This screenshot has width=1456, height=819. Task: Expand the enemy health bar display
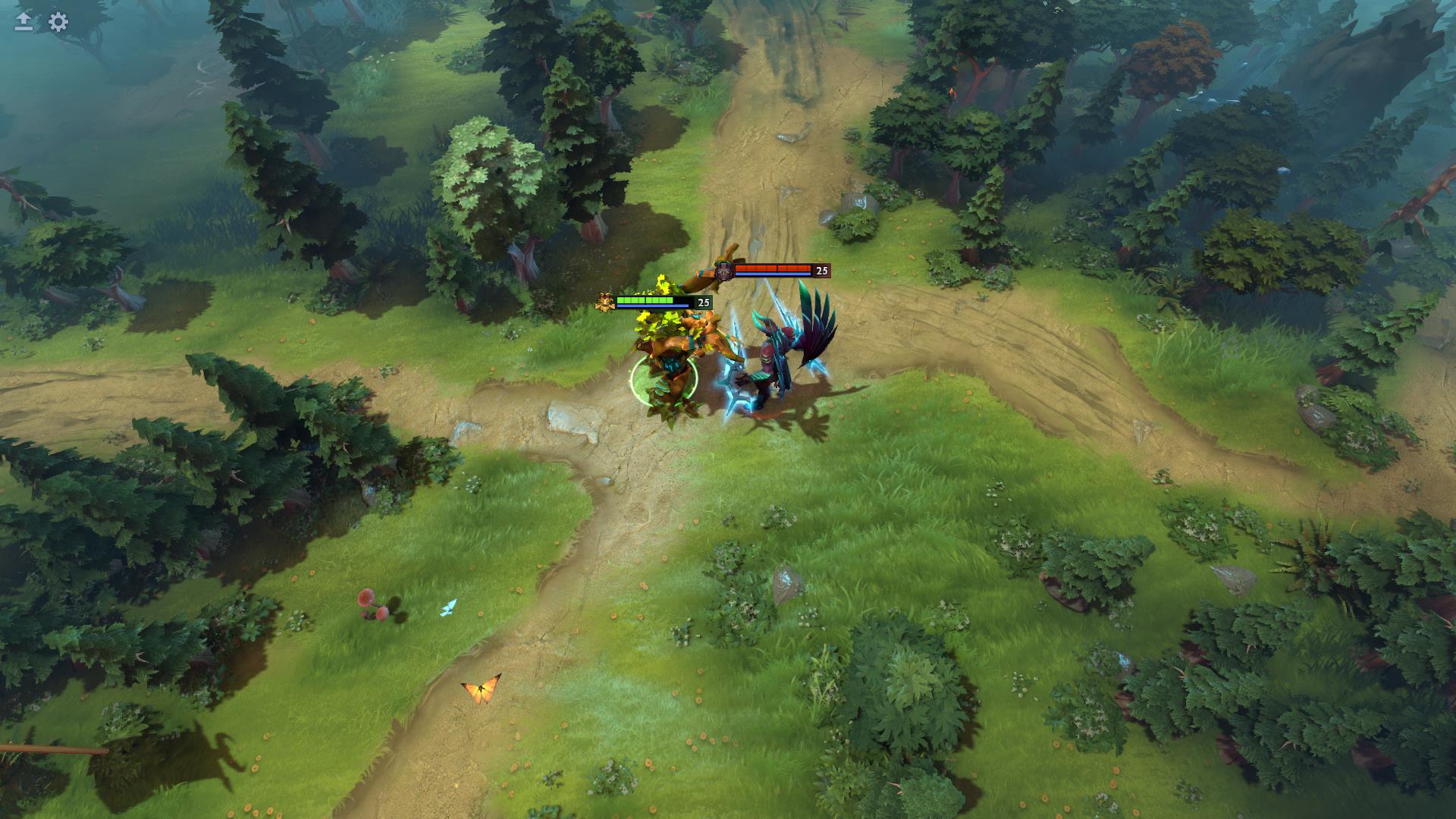coord(773,271)
